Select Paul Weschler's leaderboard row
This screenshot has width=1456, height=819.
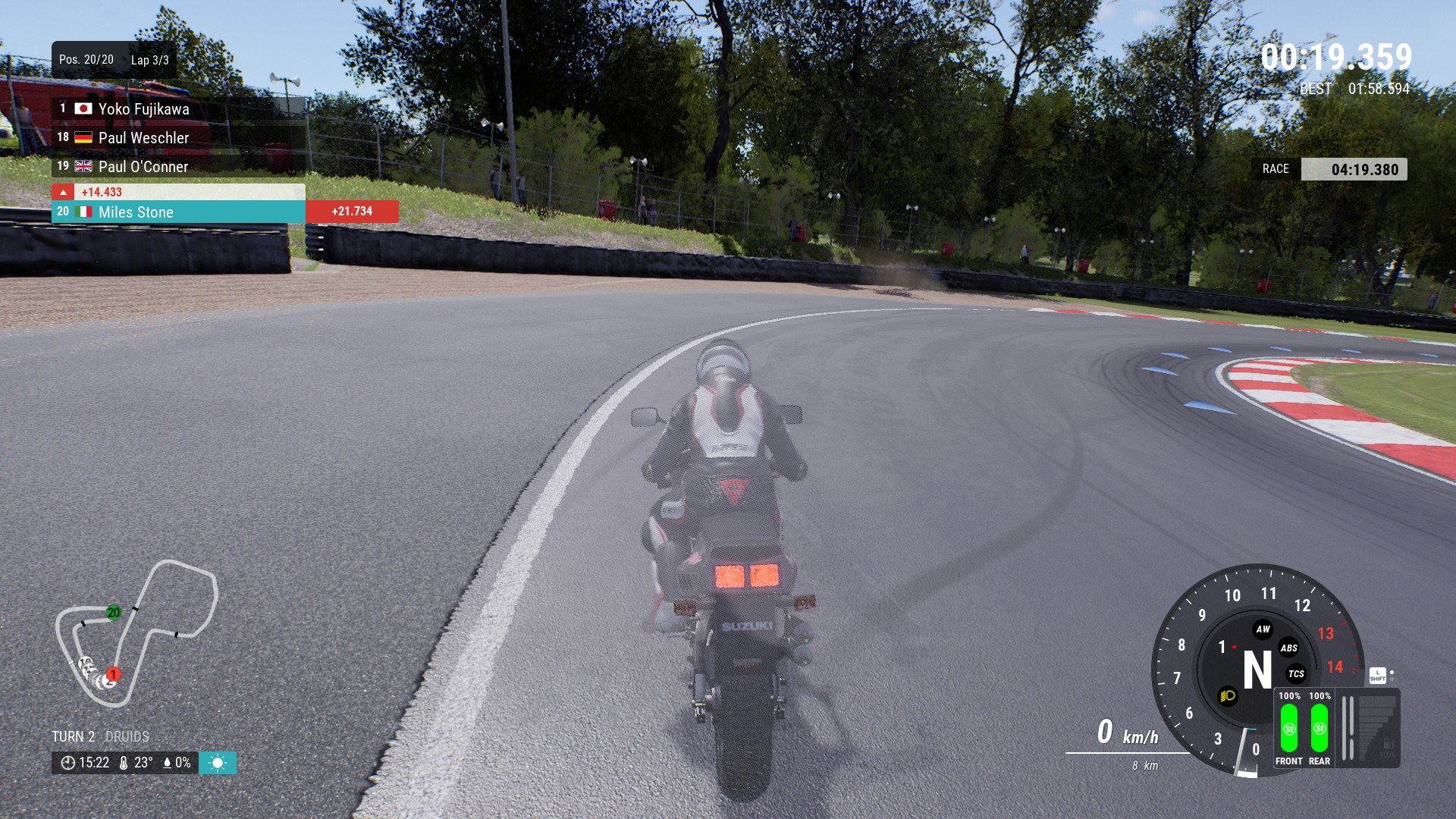(178, 138)
